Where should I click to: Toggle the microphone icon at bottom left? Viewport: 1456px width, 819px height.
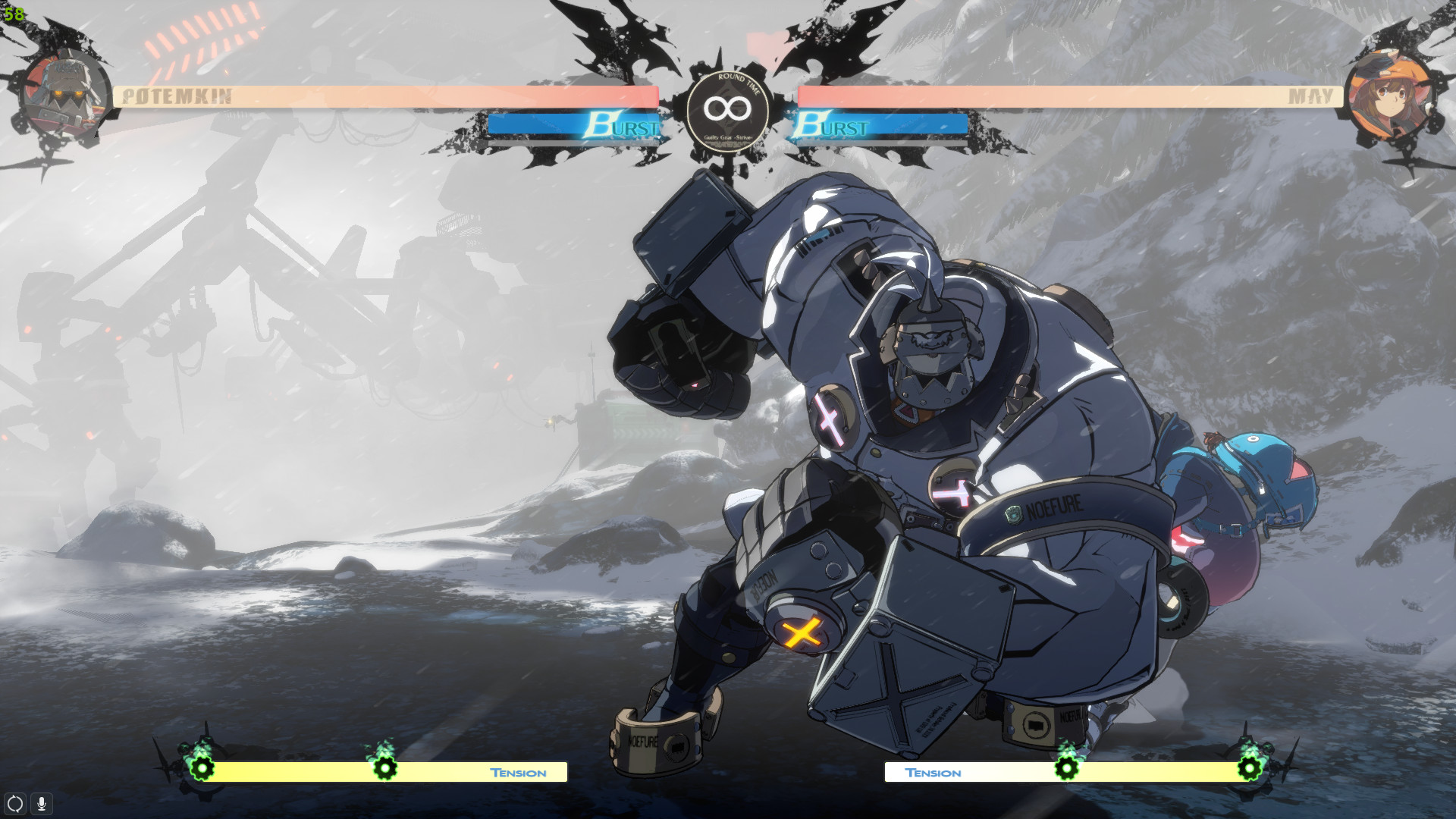[40, 802]
